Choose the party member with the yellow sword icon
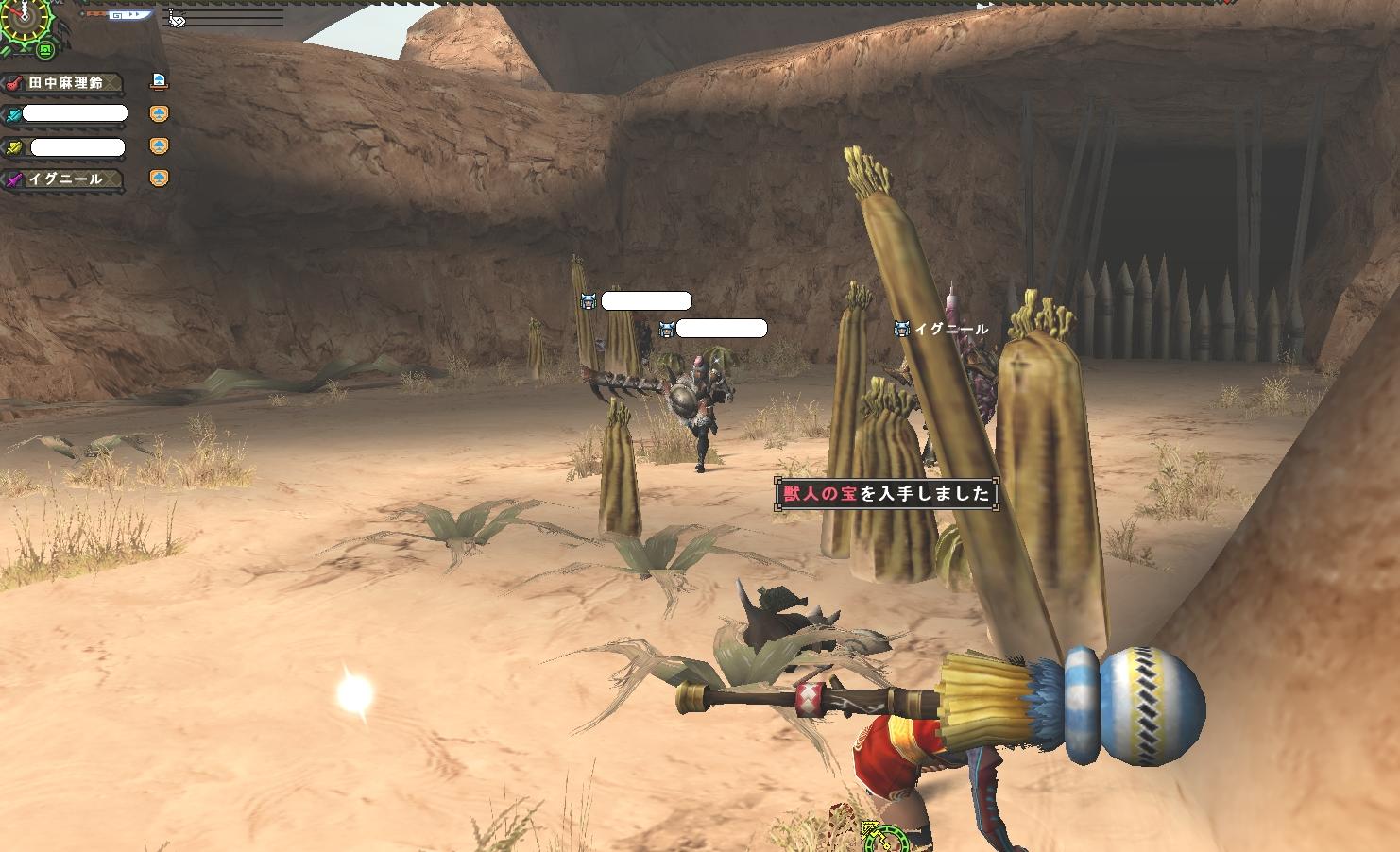The image size is (1400, 852). (x=64, y=147)
